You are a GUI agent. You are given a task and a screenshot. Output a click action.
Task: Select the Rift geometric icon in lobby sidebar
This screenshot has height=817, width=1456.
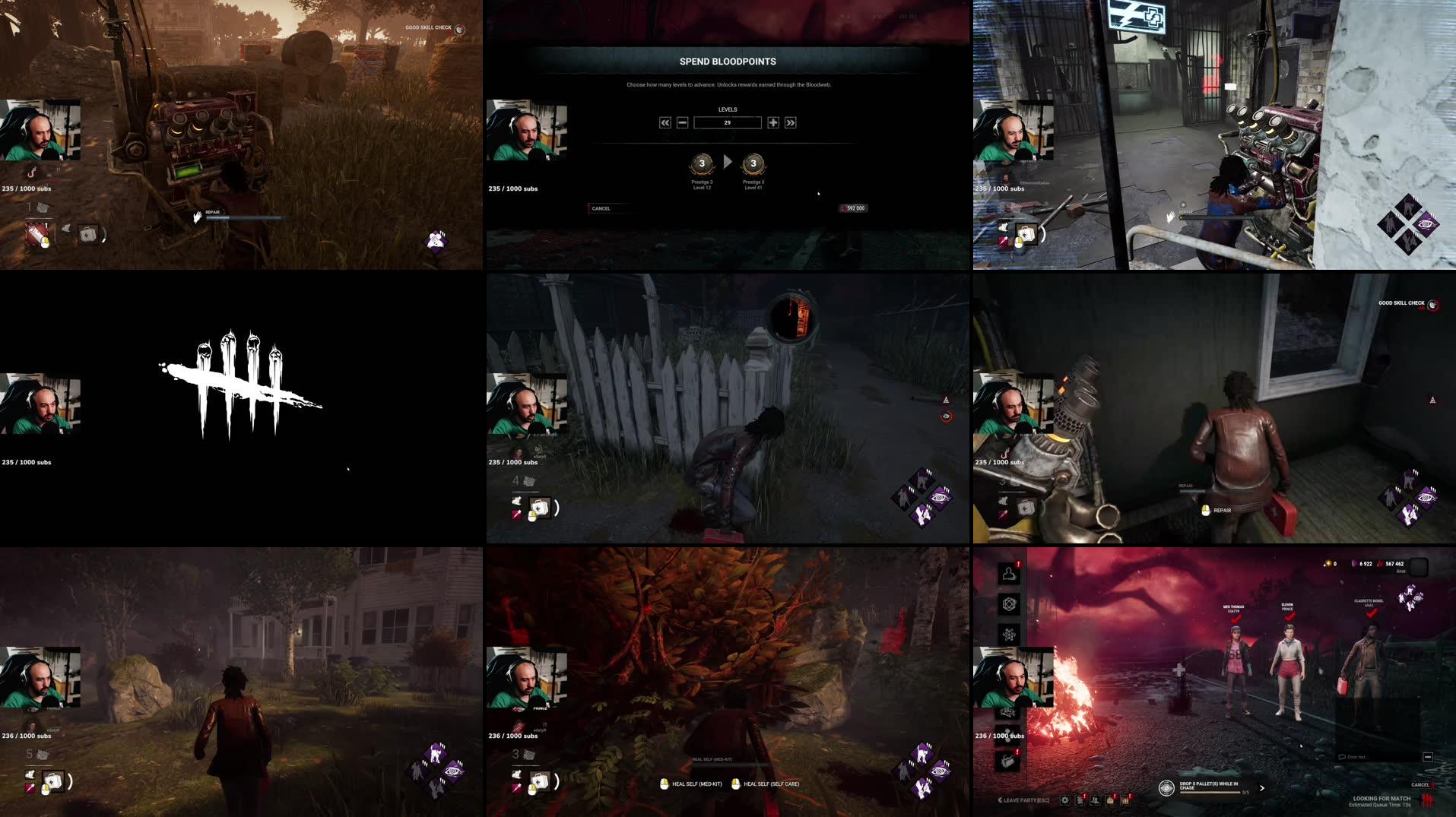click(x=1008, y=605)
